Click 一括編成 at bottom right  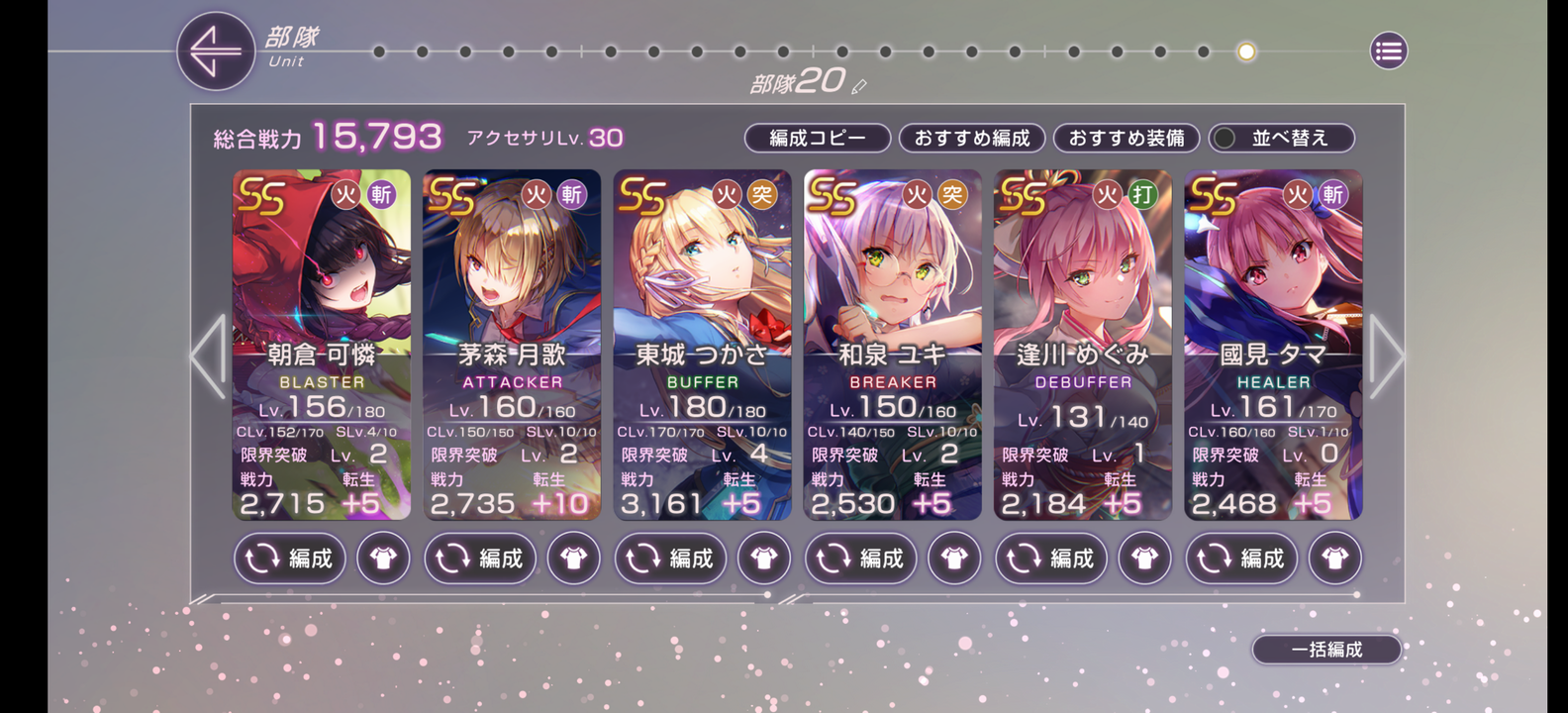pos(1326,650)
